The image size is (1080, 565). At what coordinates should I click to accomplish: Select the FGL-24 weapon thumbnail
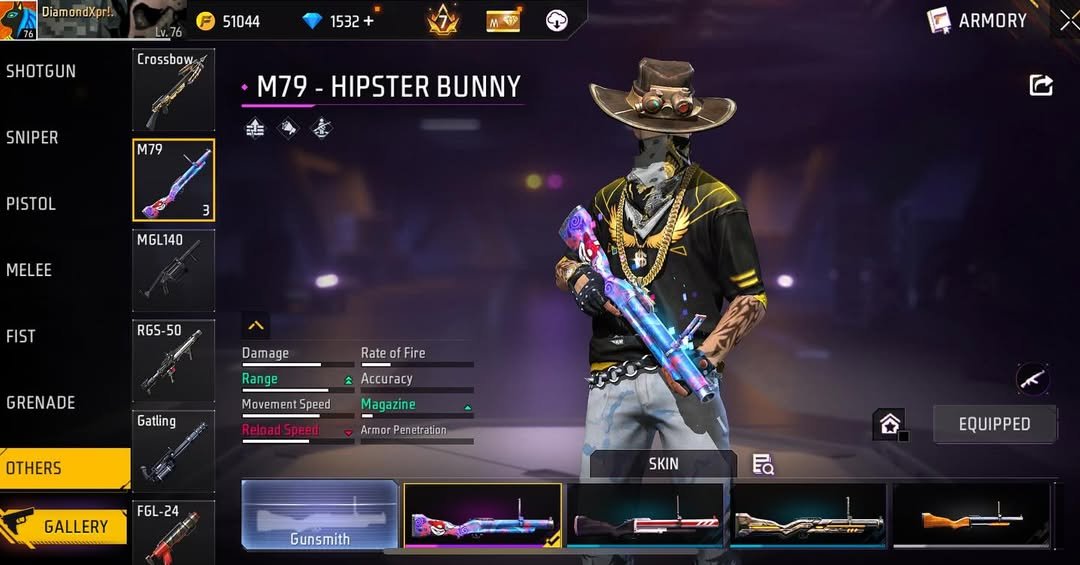tap(173, 532)
